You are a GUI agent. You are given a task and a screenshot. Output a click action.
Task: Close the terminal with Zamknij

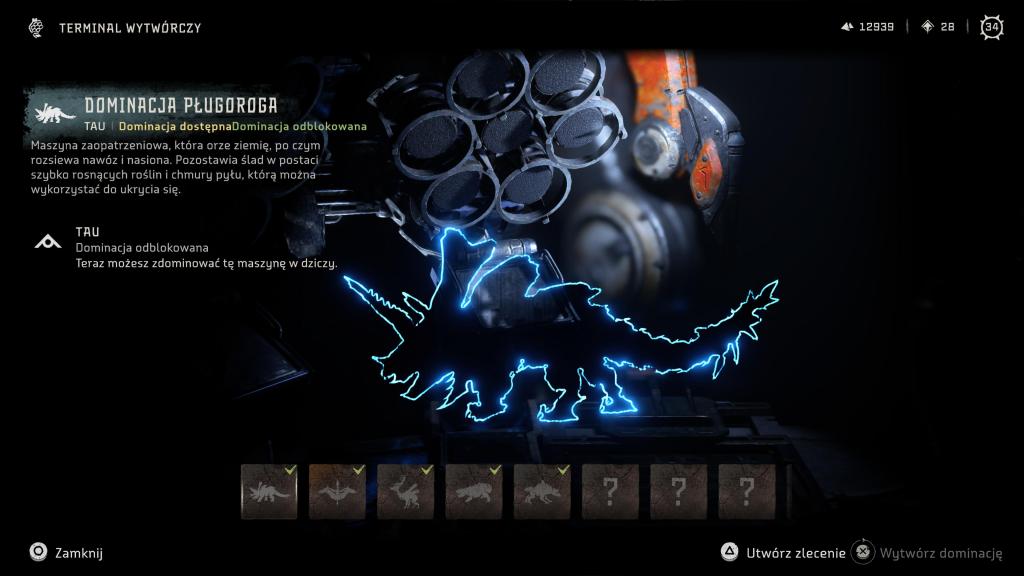[66, 552]
